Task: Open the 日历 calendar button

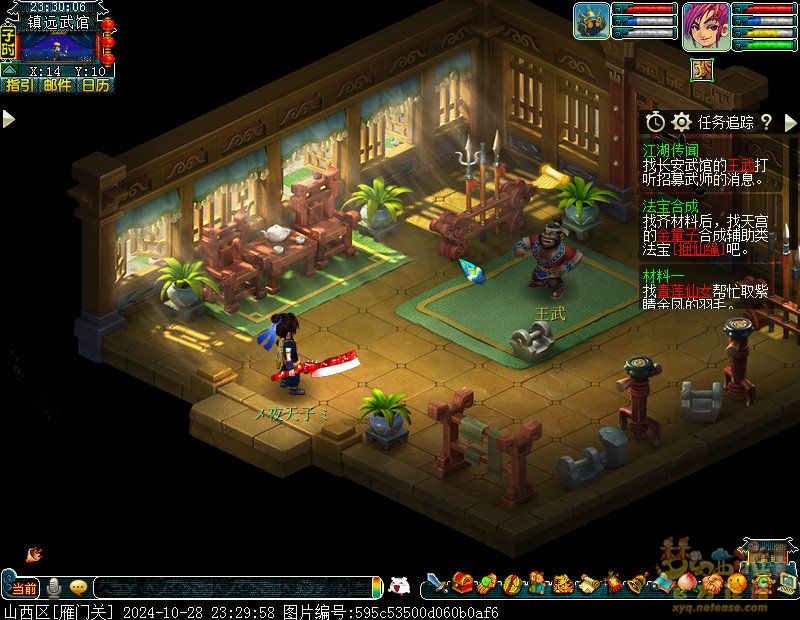Action: point(95,86)
